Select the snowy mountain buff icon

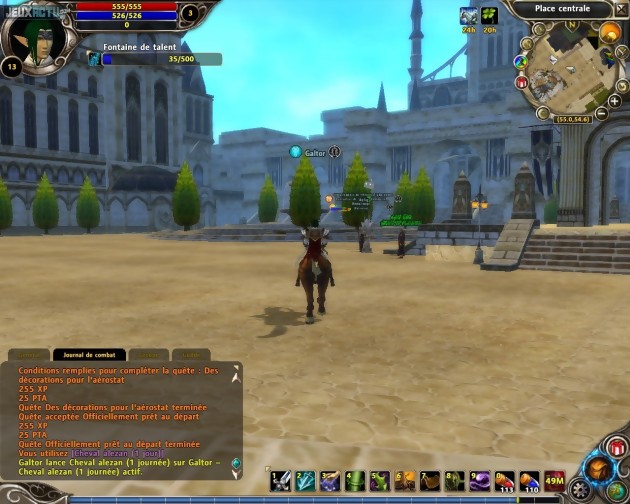pyautogui.click(x=468, y=16)
